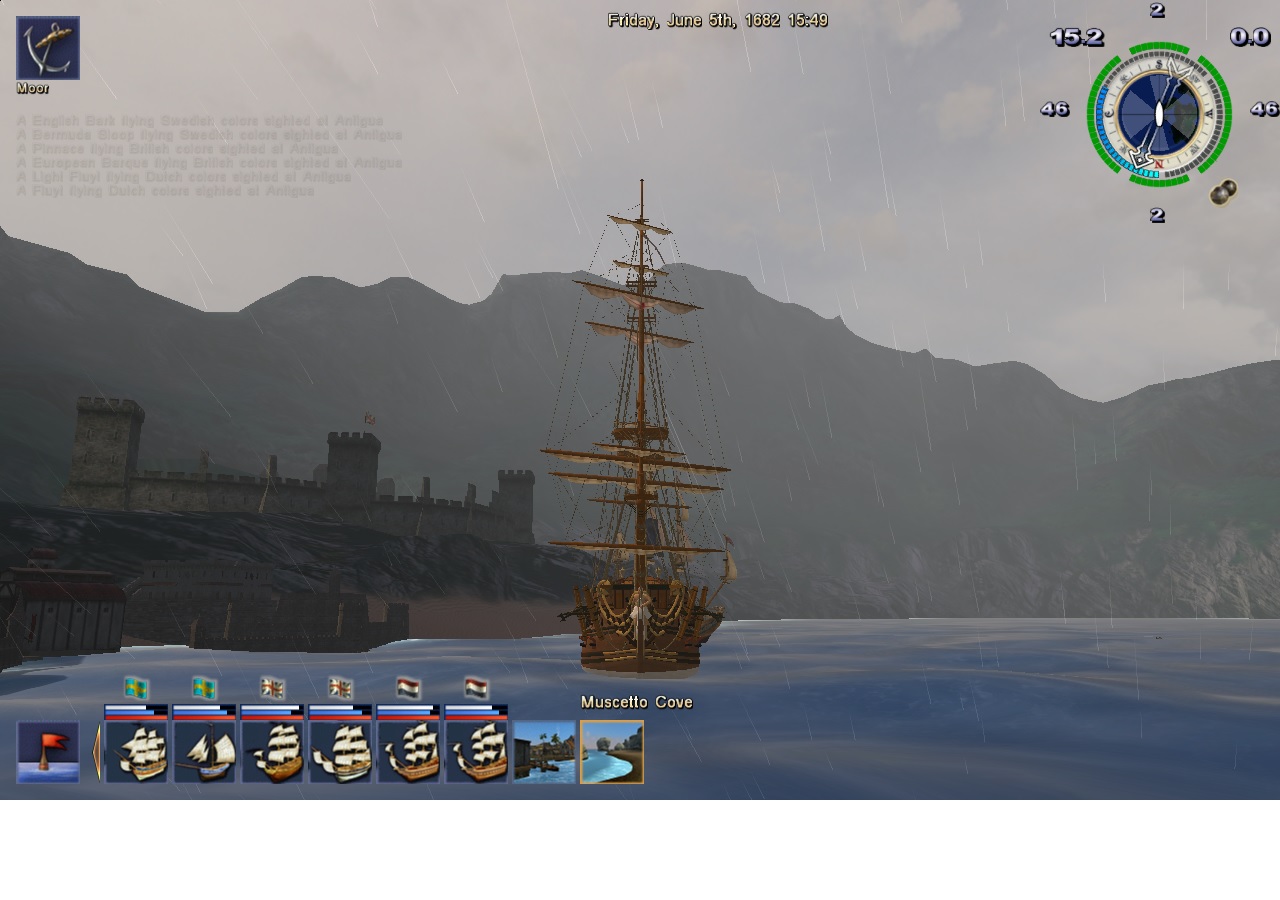
Task: Target the British Pinnace ship icon
Action: (x=272, y=752)
